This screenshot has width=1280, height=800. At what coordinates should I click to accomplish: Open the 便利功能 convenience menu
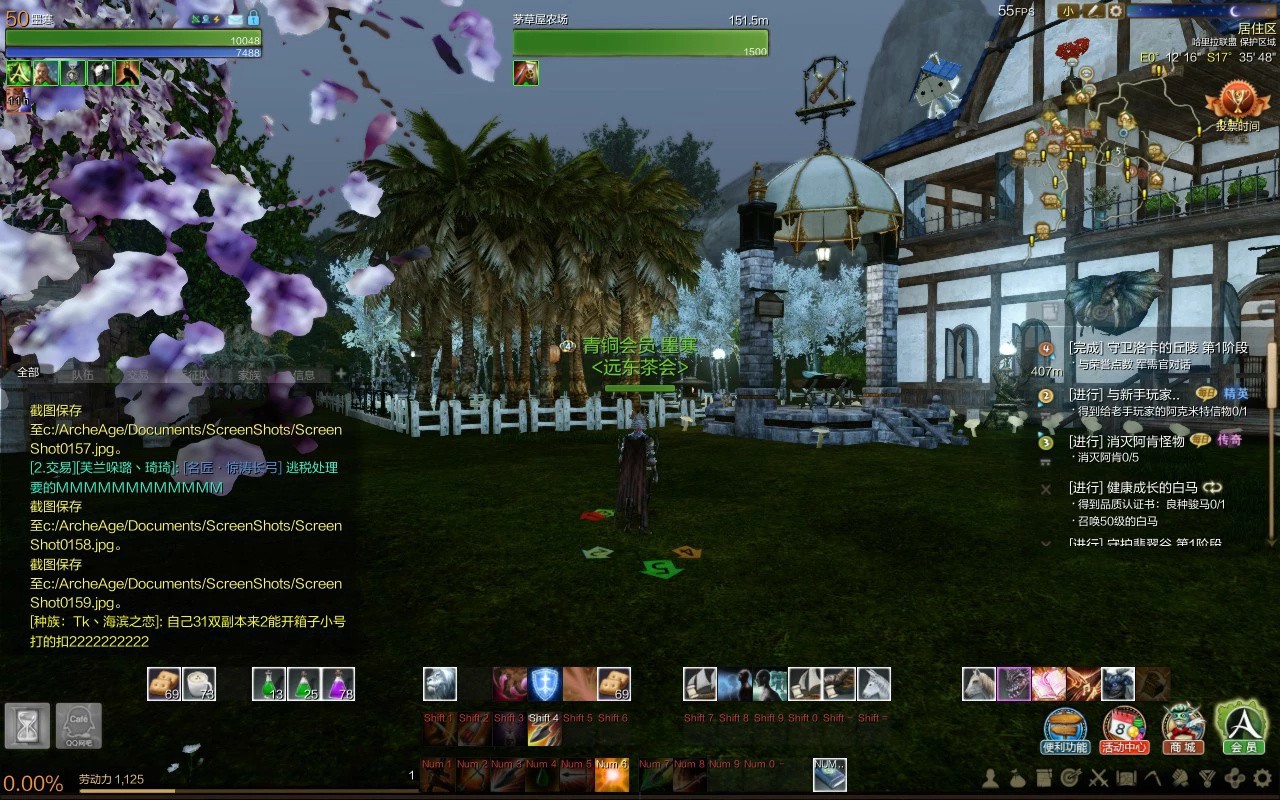coord(1064,730)
